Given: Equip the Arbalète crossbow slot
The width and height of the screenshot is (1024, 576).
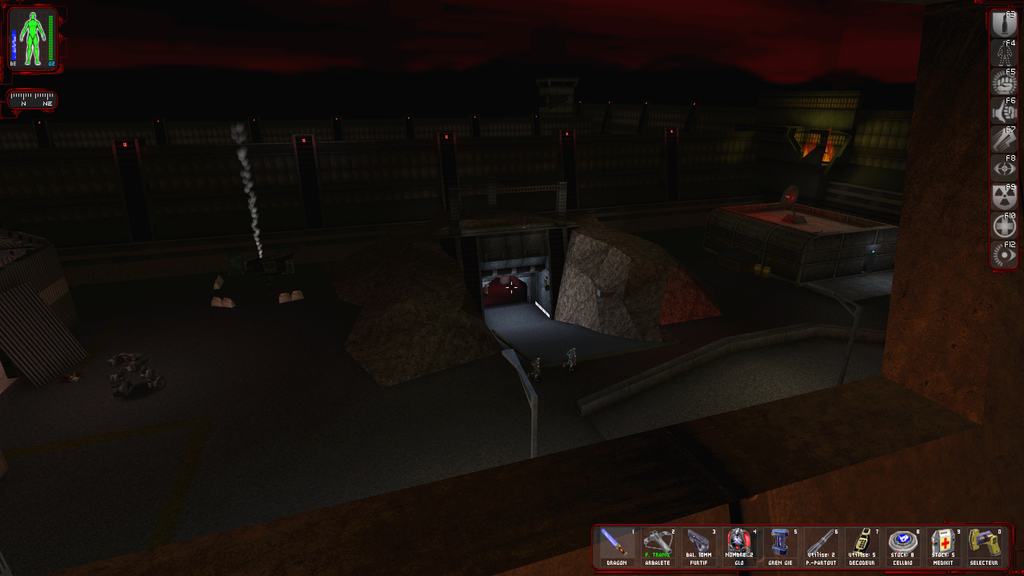Looking at the screenshot, I should (656, 546).
